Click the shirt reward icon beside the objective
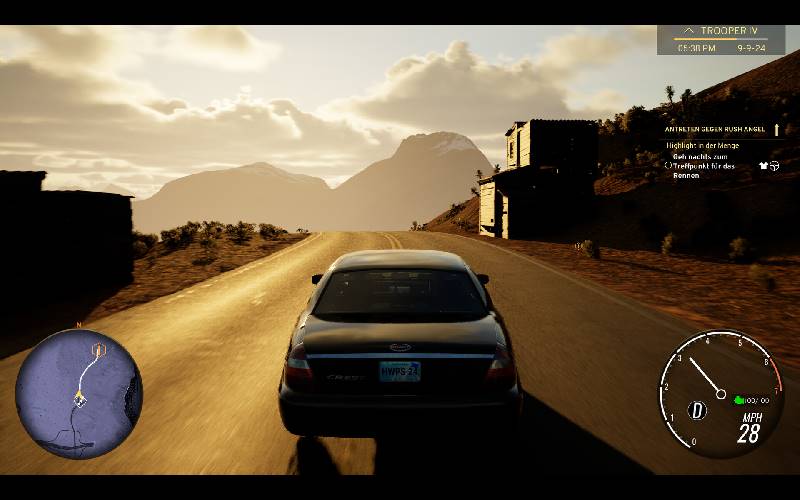The height and width of the screenshot is (500, 800). tap(763, 165)
